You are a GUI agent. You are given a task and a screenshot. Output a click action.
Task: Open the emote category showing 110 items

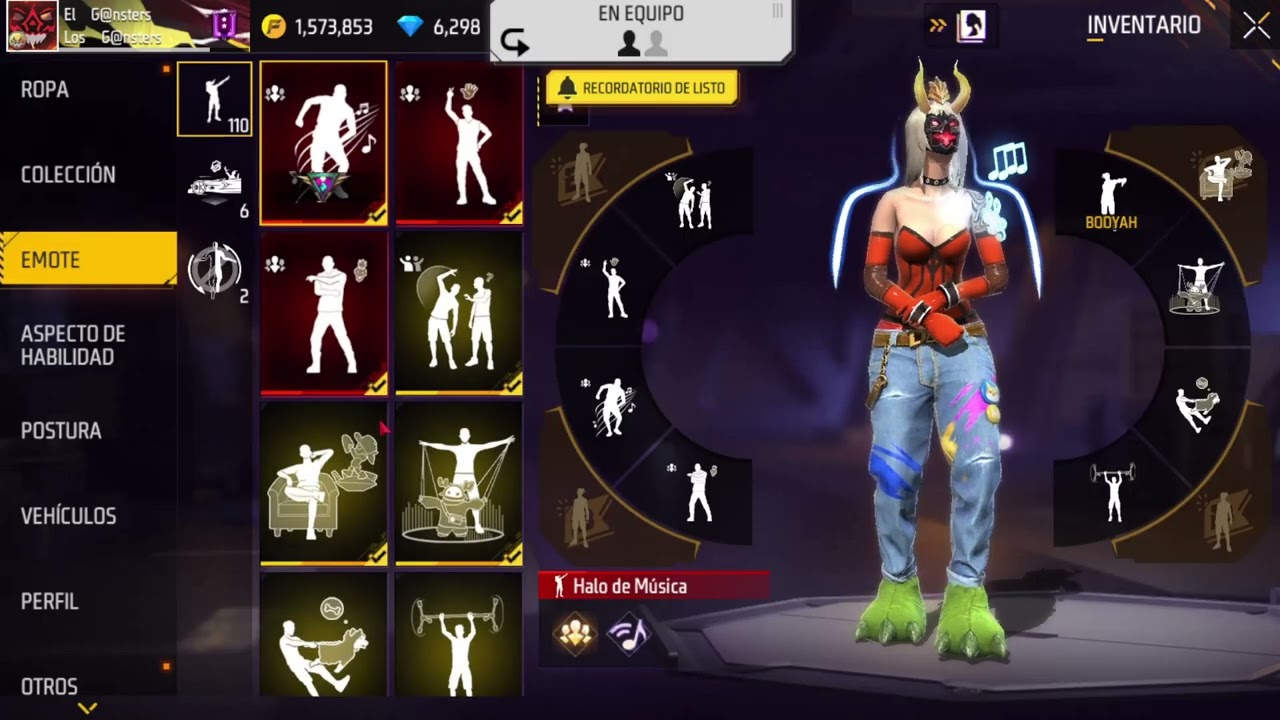(x=213, y=100)
